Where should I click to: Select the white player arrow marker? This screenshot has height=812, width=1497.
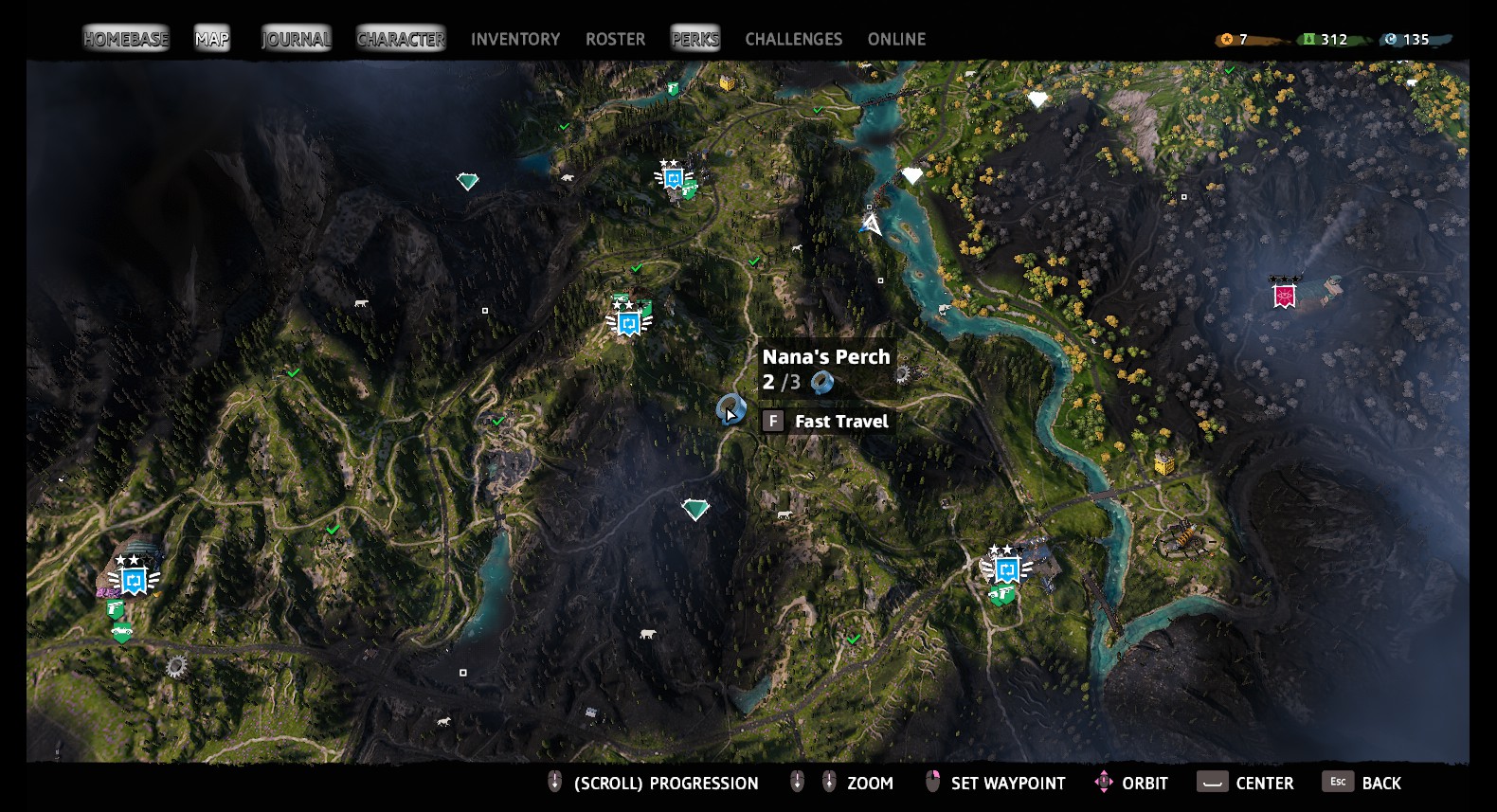tap(871, 225)
